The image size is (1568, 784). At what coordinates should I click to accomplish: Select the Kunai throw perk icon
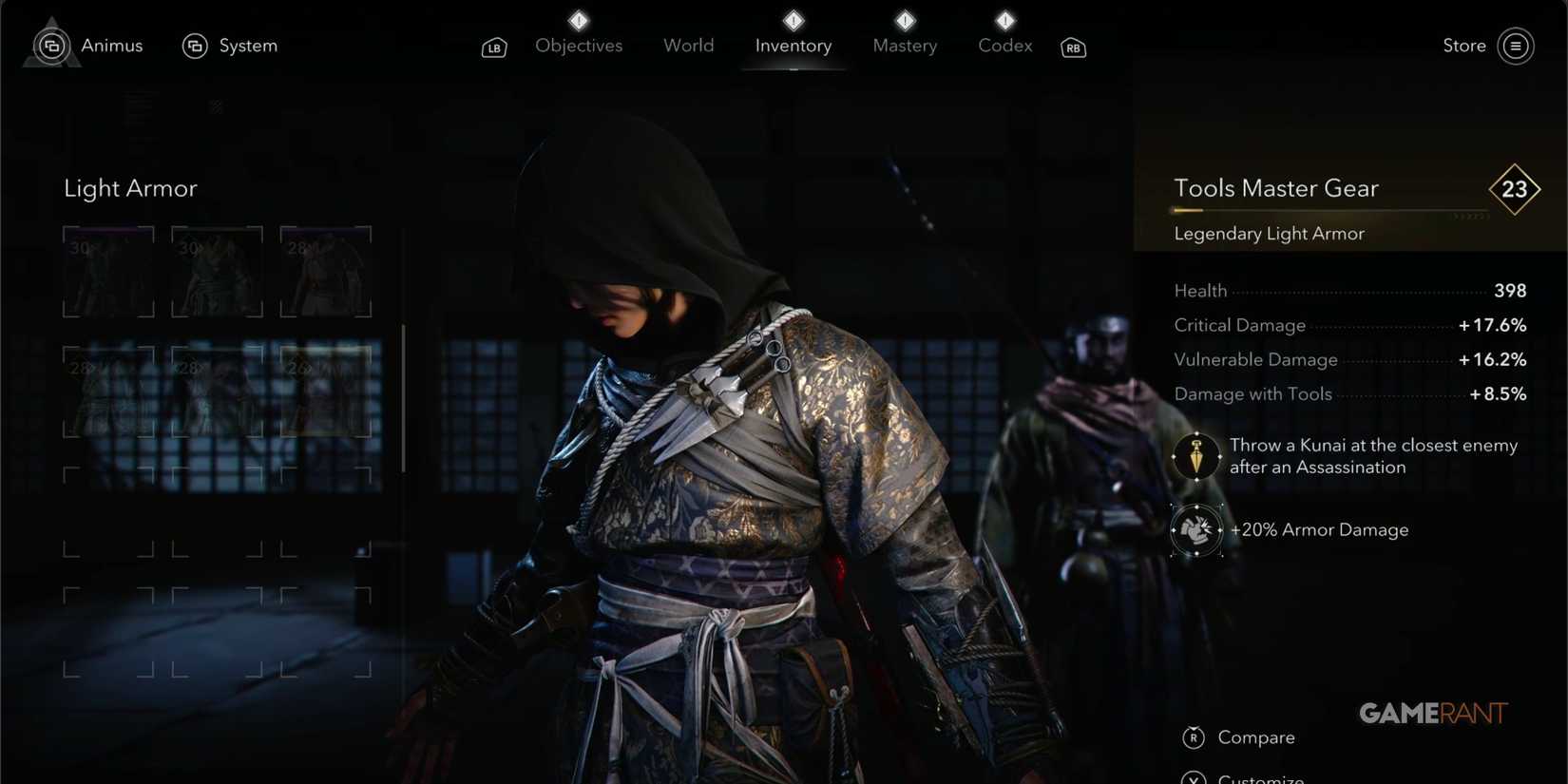tap(1195, 456)
